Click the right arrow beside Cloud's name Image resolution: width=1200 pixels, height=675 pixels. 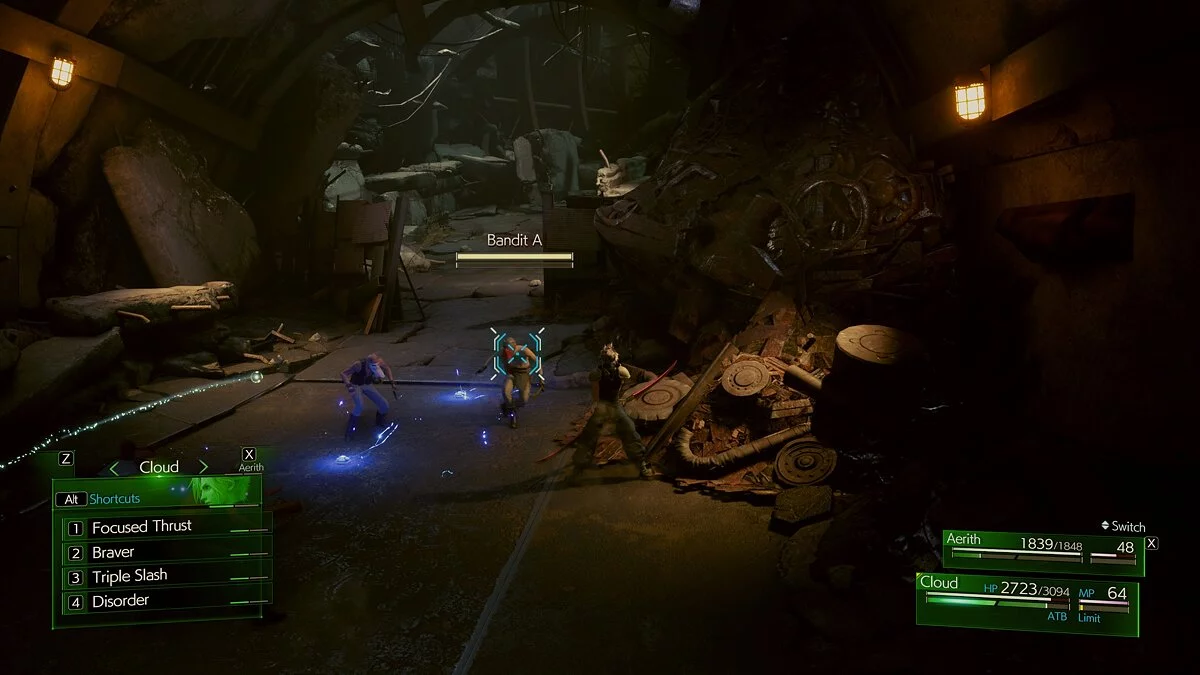pyautogui.click(x=203, y=467)
